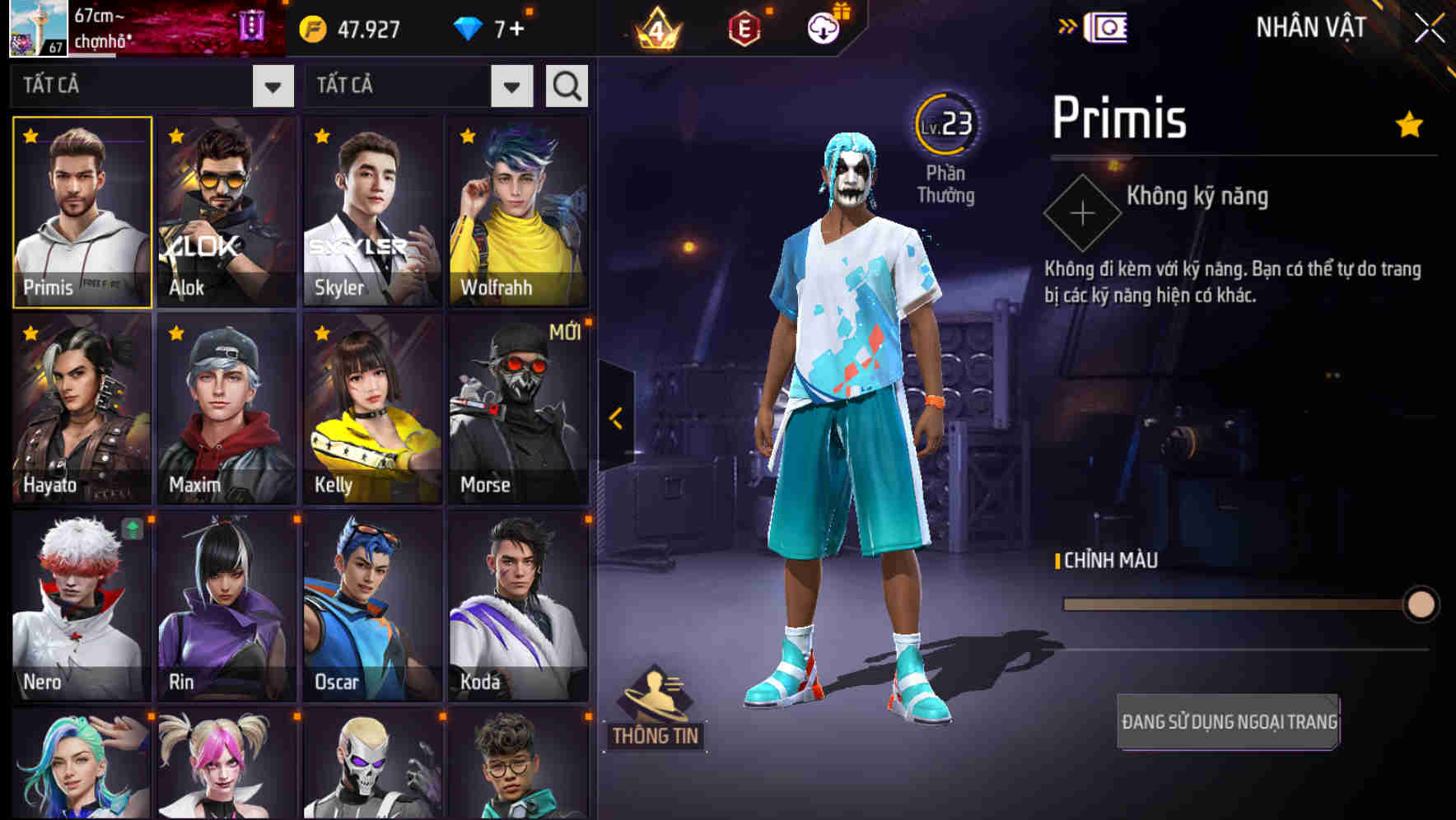
Task: Collapse the character list with the chevron
Action: click(614, 416)
